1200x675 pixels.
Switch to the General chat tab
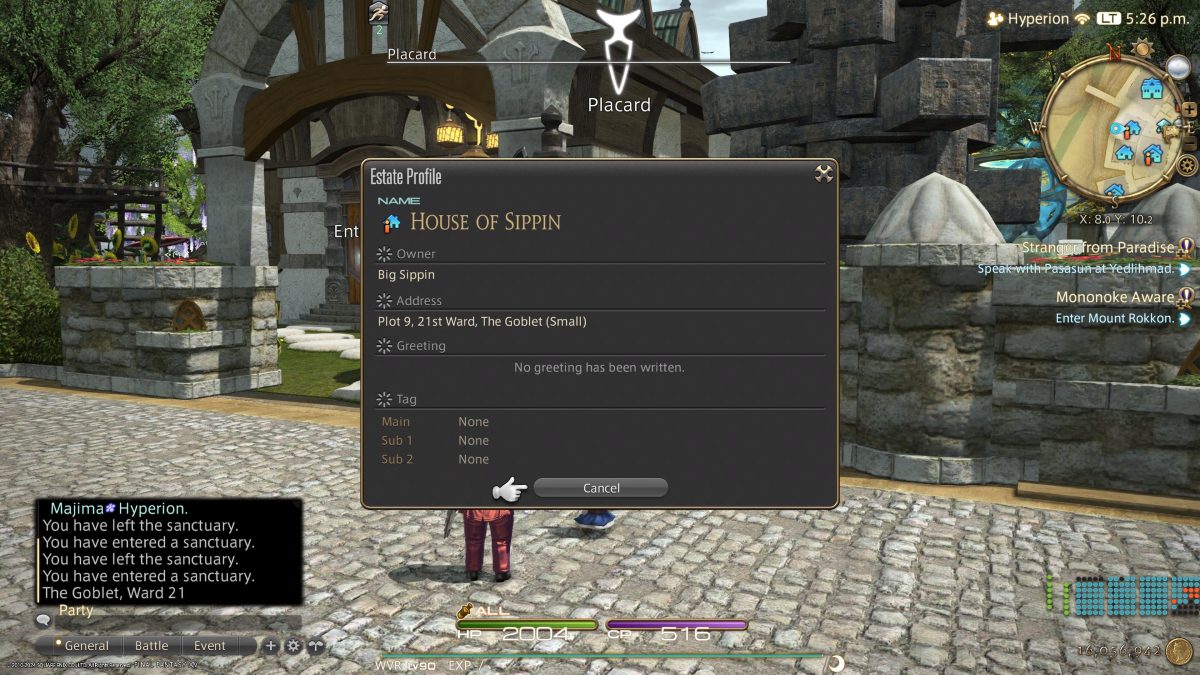85,646
